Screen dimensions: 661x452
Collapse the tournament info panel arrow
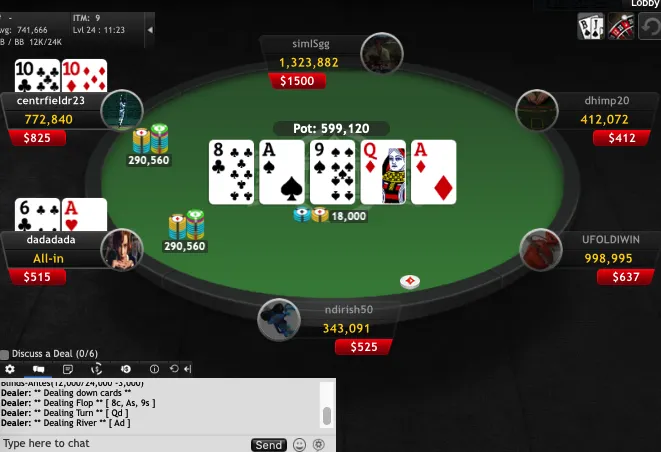[150, 30]
